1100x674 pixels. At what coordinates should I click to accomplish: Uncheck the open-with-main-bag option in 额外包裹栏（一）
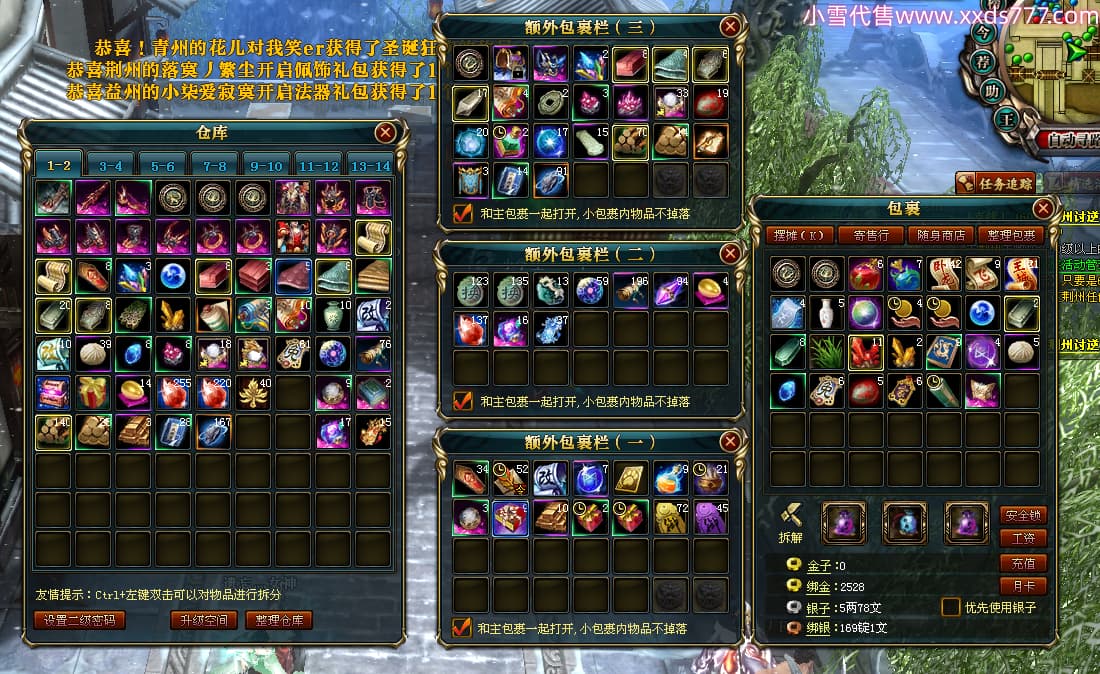(462, 628)
